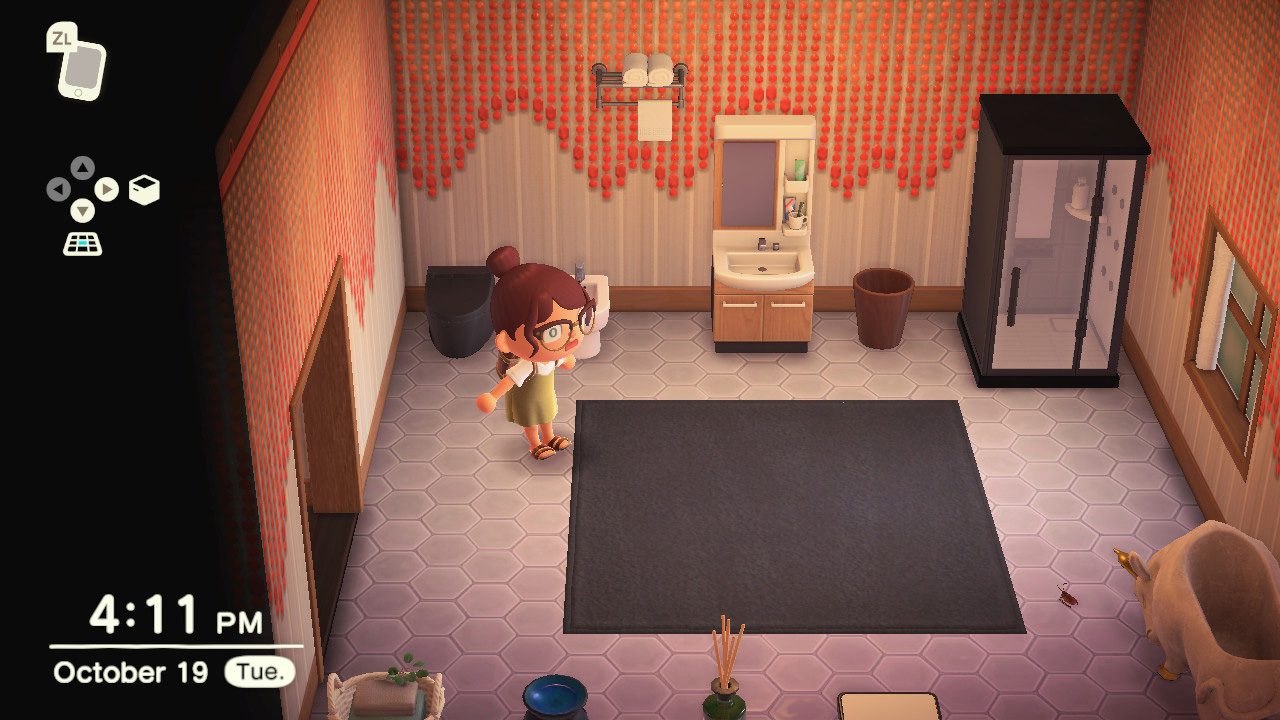
Task: Click the towel rack on the wall
Action: pyautogui.click(x=640, y=80)
